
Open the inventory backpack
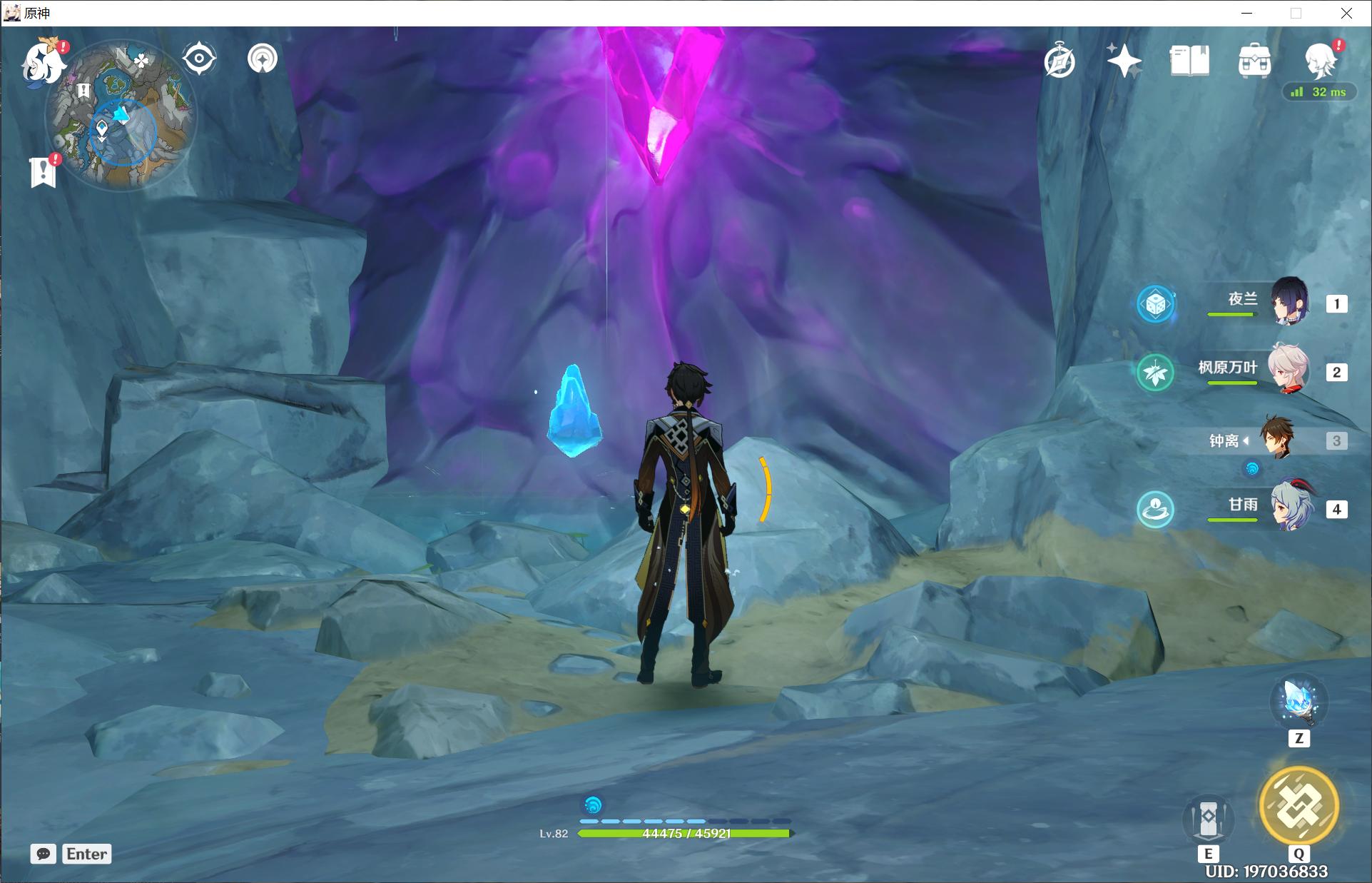tap(1254, 61)
